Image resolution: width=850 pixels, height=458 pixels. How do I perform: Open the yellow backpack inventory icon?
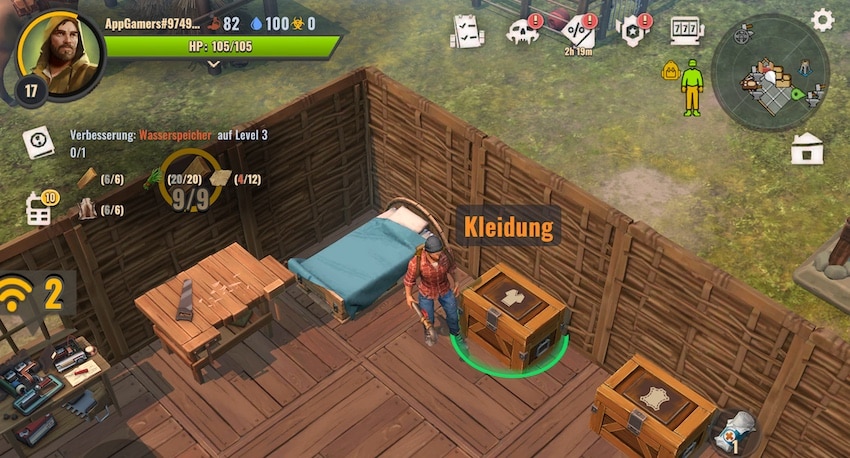[670, 70]
